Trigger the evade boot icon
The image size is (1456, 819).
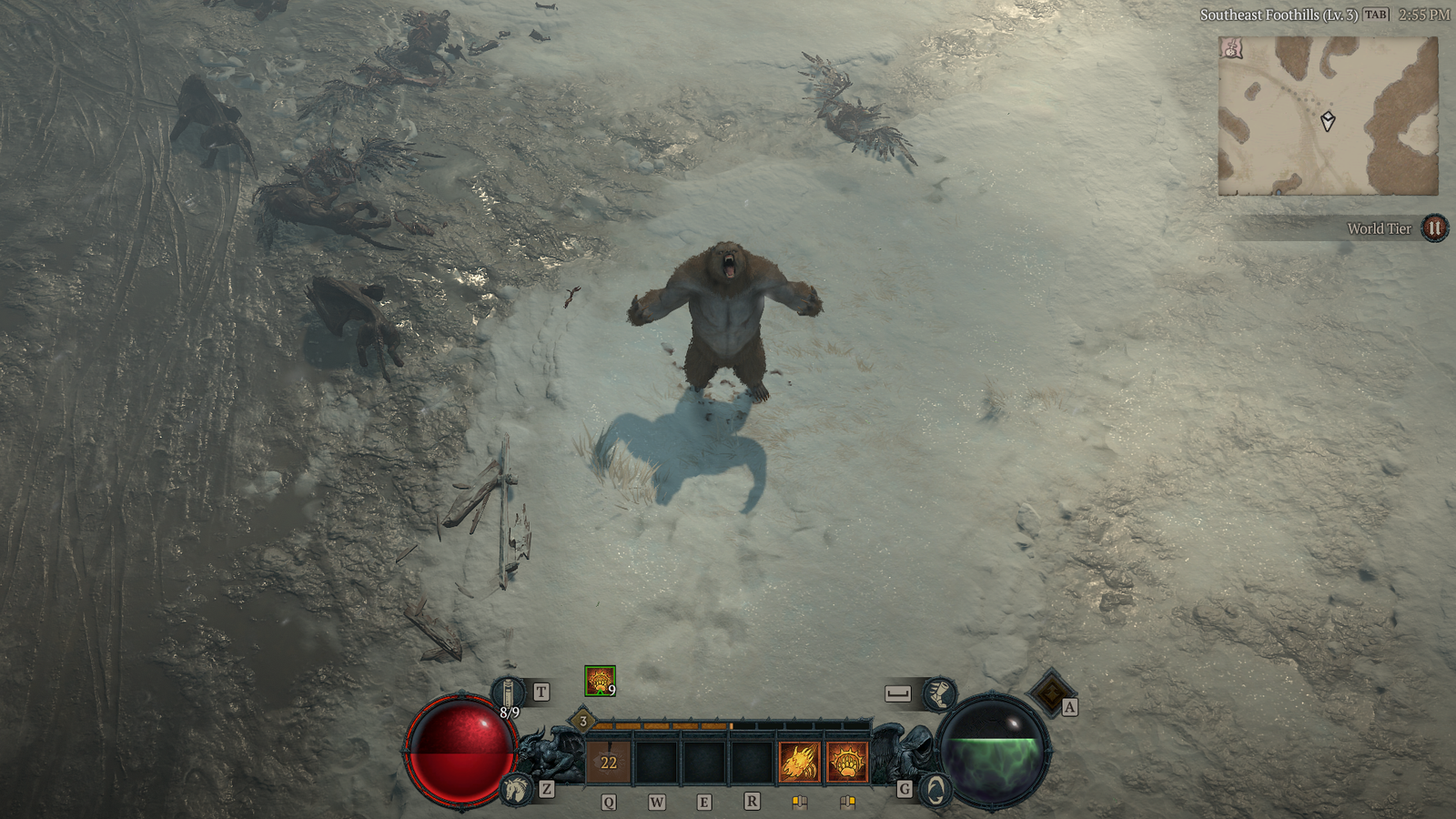pyautogui.click(x=938, y=694)
